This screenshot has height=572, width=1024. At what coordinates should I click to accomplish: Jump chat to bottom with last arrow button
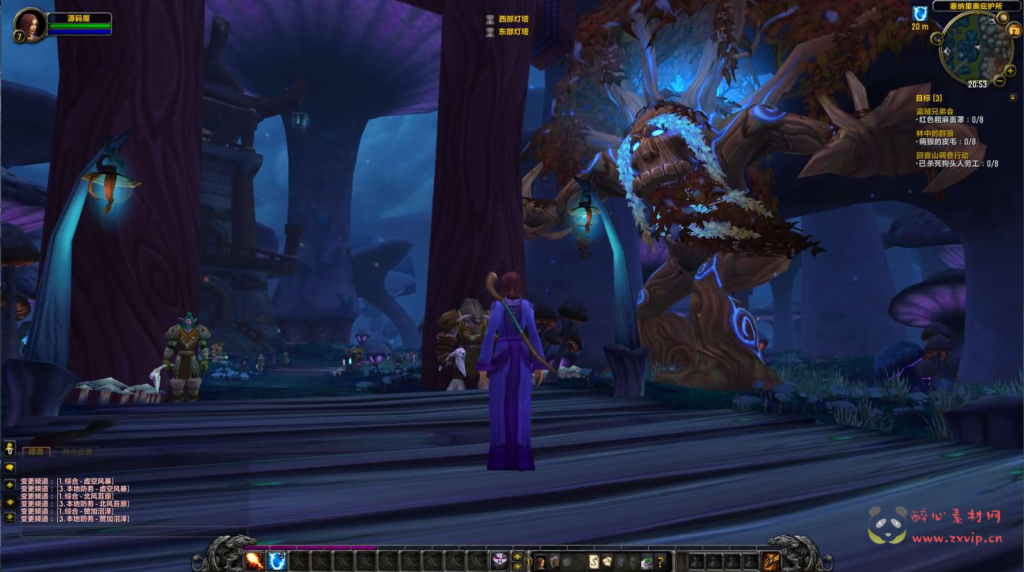pos(9,517)
